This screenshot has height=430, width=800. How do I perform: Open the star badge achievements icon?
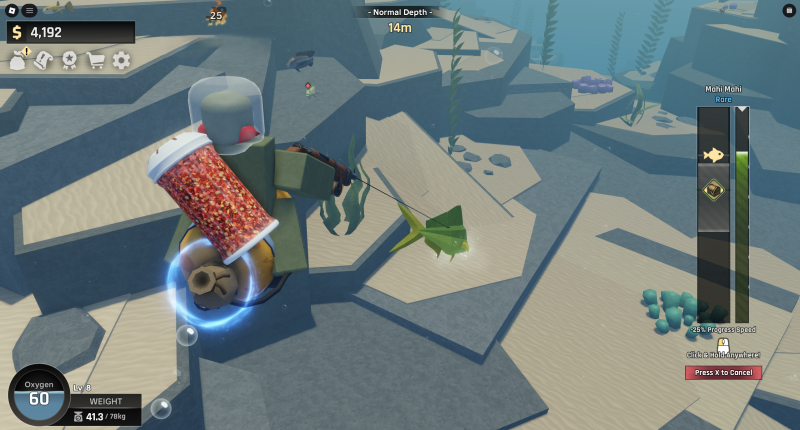coord(70,60)
